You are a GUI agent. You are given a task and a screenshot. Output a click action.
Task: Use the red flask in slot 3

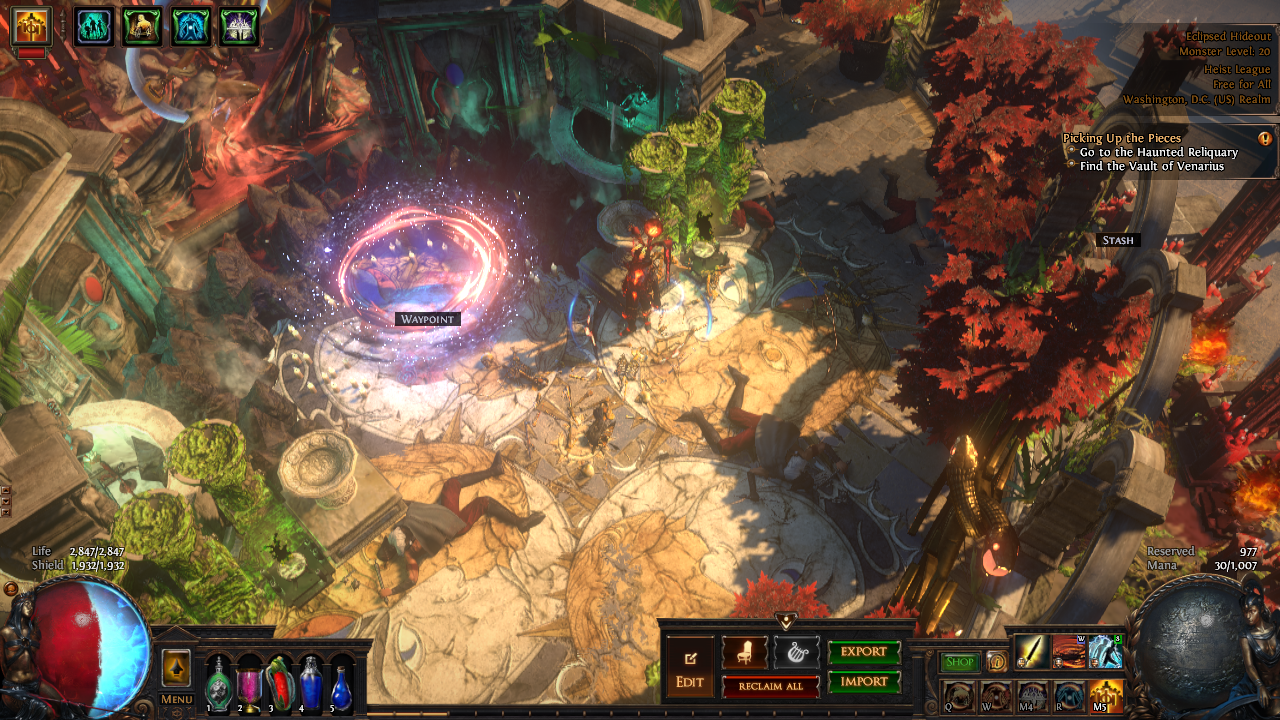point(281,684)
